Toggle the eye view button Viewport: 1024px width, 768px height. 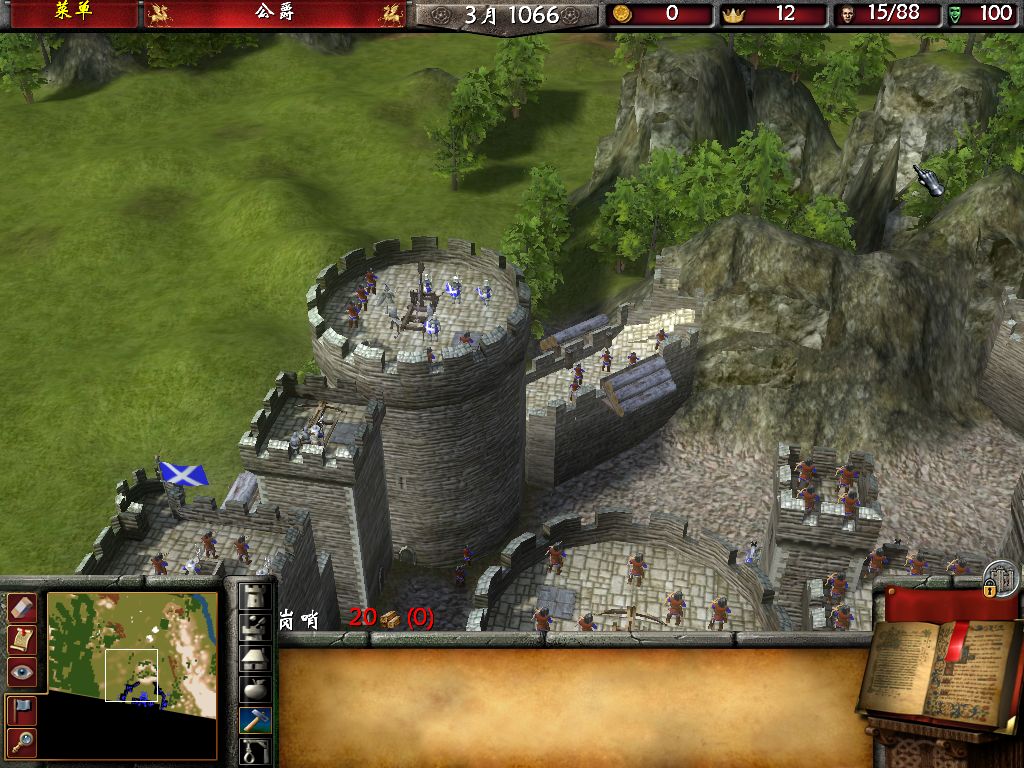[22, 671]
